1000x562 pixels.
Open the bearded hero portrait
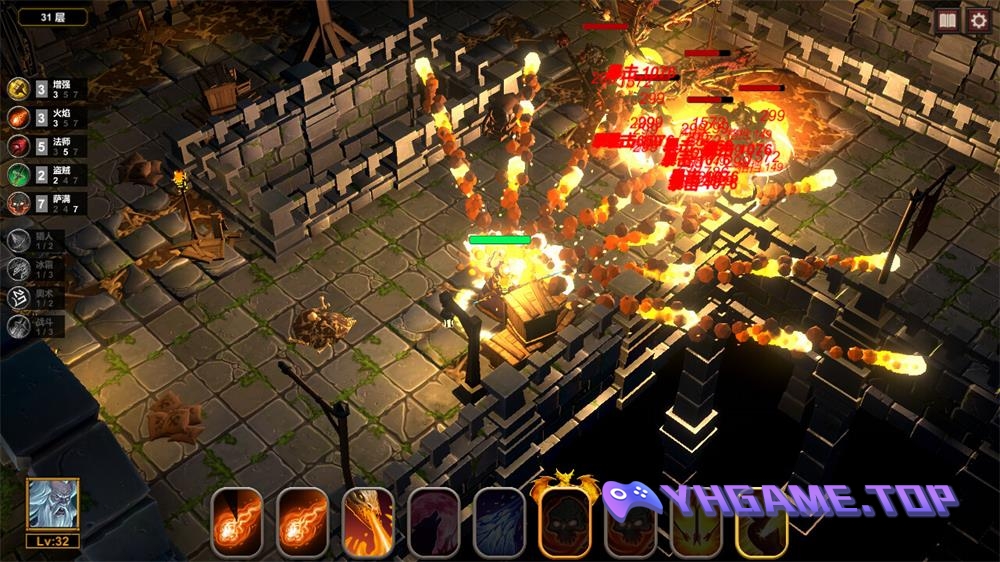[x=54, y=506]
